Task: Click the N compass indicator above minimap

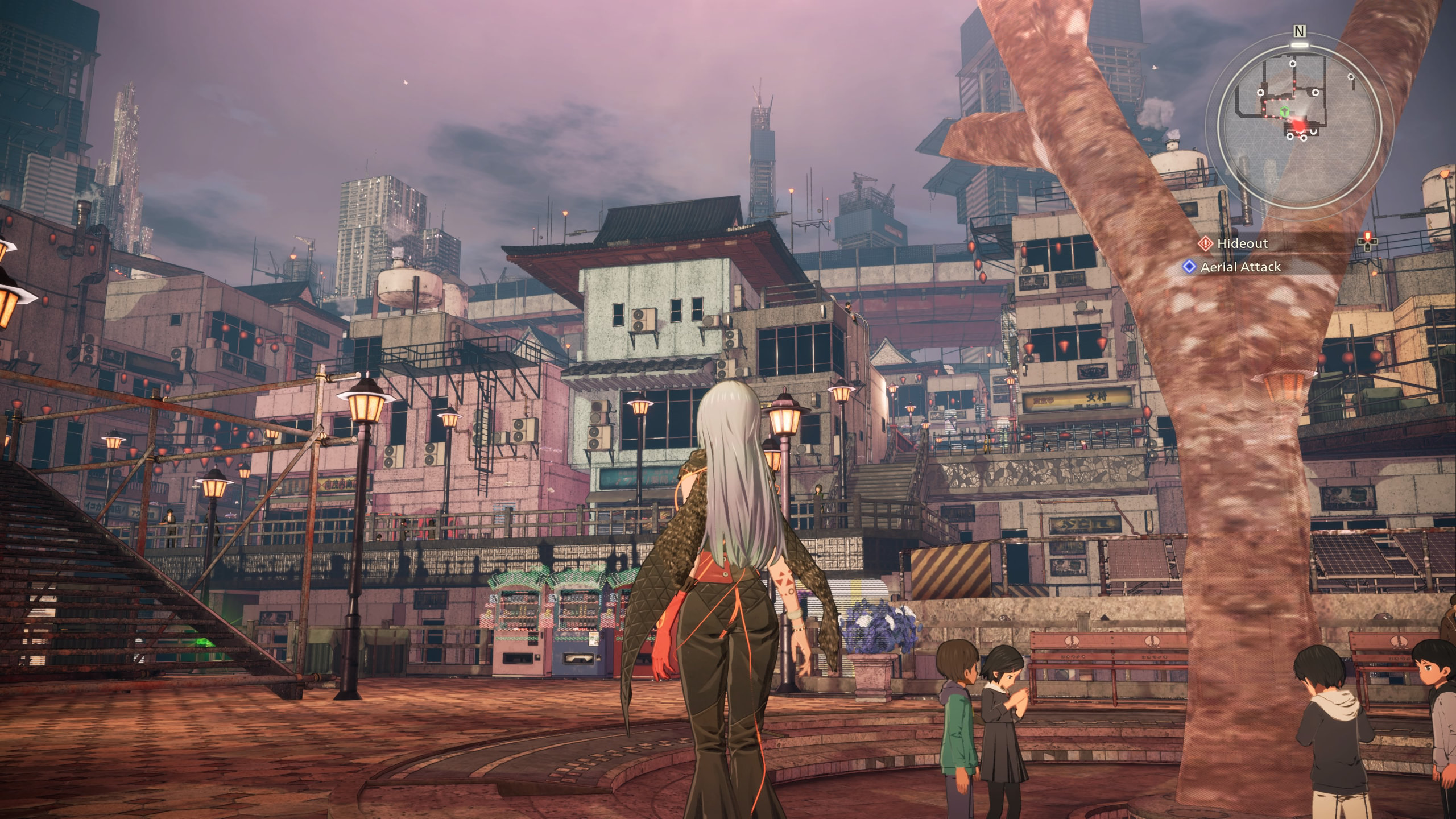Action: [1298, 31]
